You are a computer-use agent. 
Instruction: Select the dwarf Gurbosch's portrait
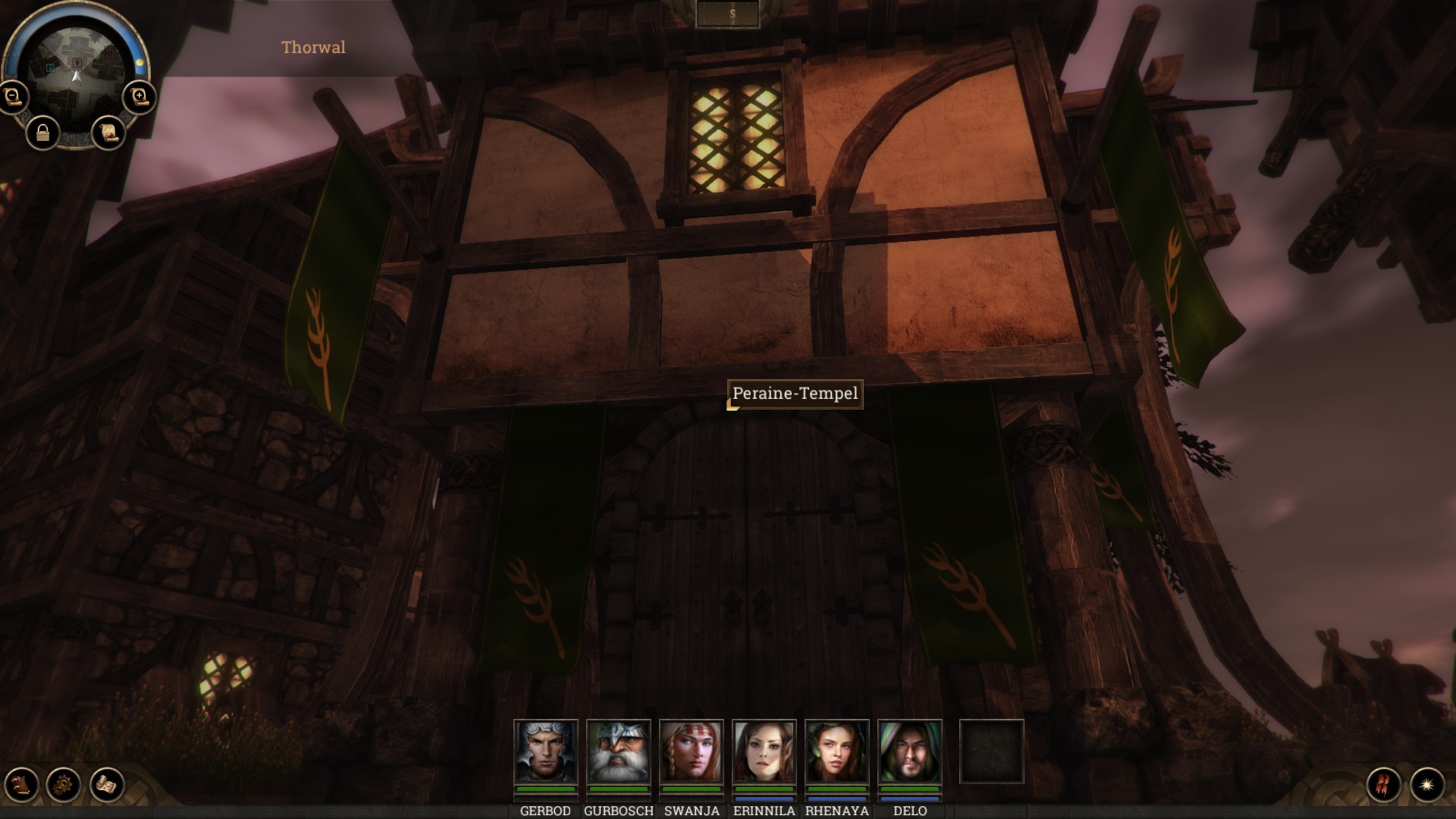tap(619, 751)
